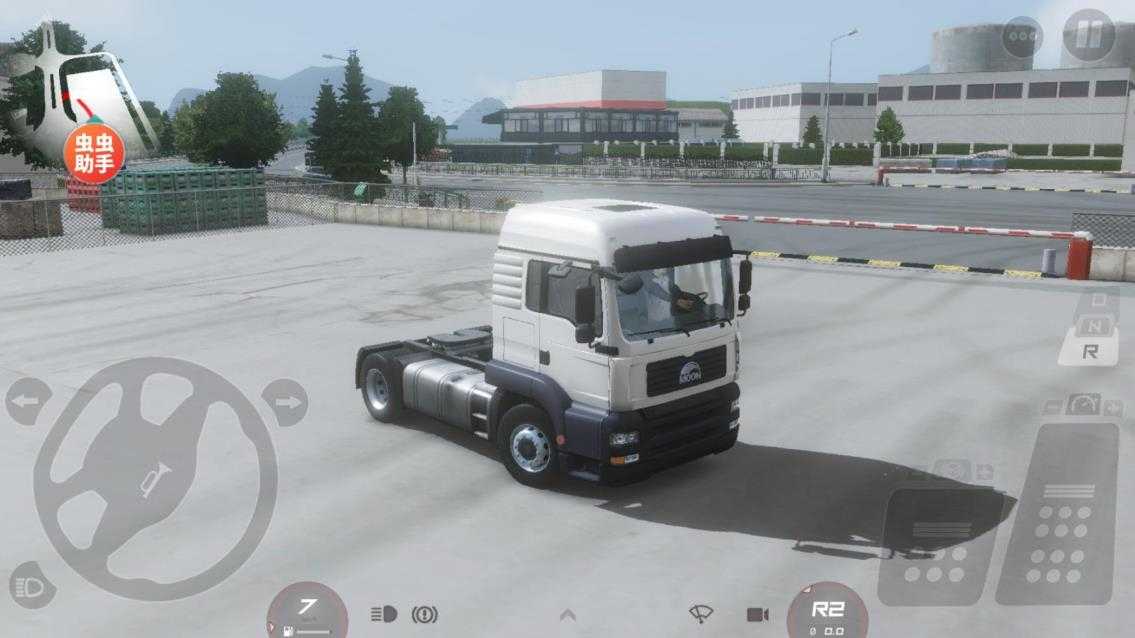Shift the gear selector to D
The width and height of the screenshot is (1135, 638).
[x=1099, y=300]
